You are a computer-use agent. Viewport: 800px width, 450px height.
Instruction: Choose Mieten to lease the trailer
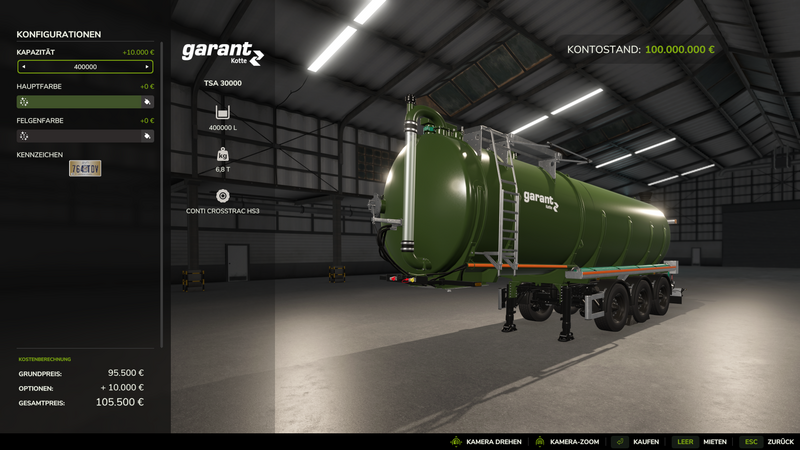tap(700, 441)
